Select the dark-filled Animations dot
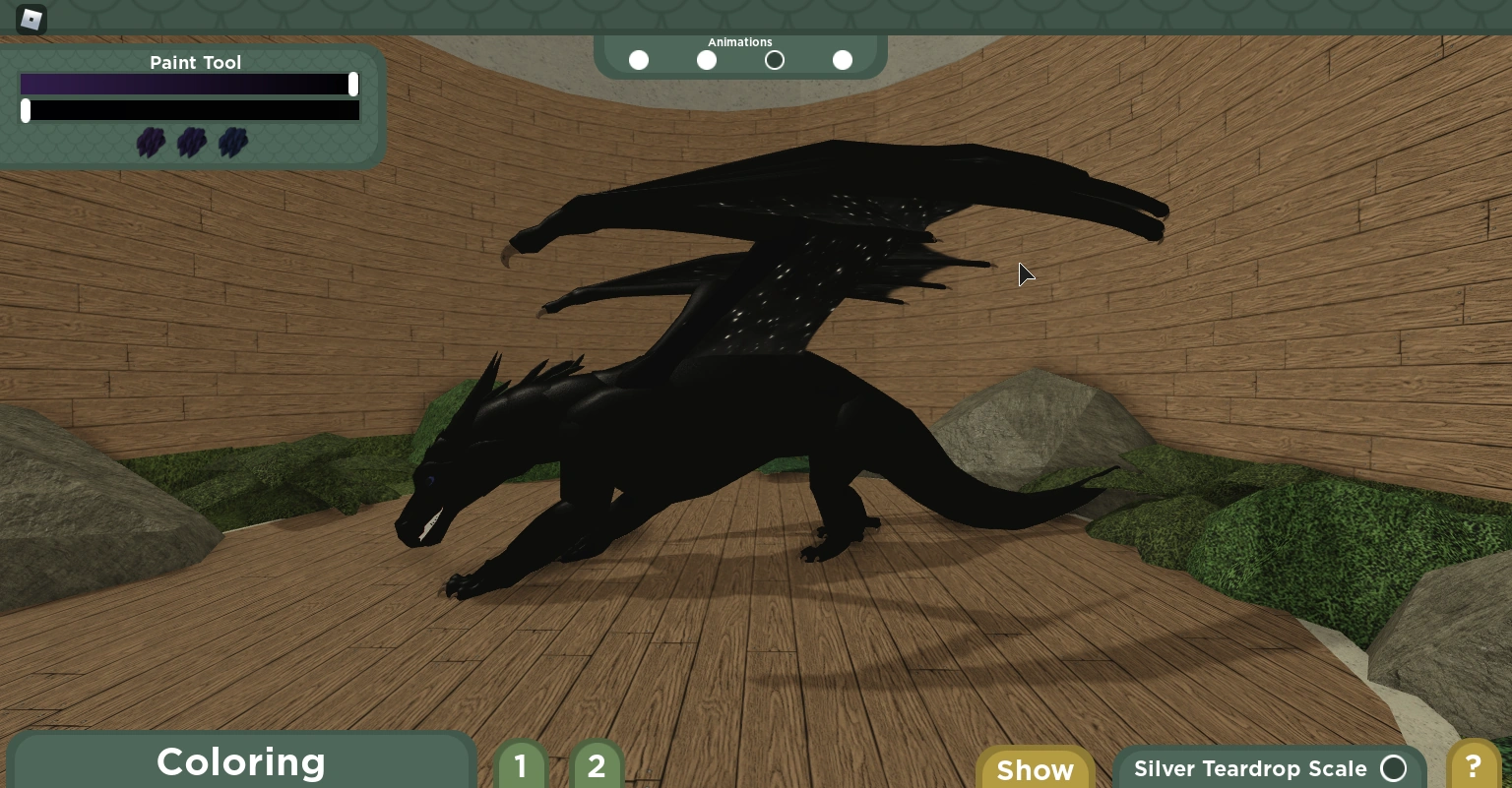The width and height of the screenshot is (1512, 788). (775, 60)
